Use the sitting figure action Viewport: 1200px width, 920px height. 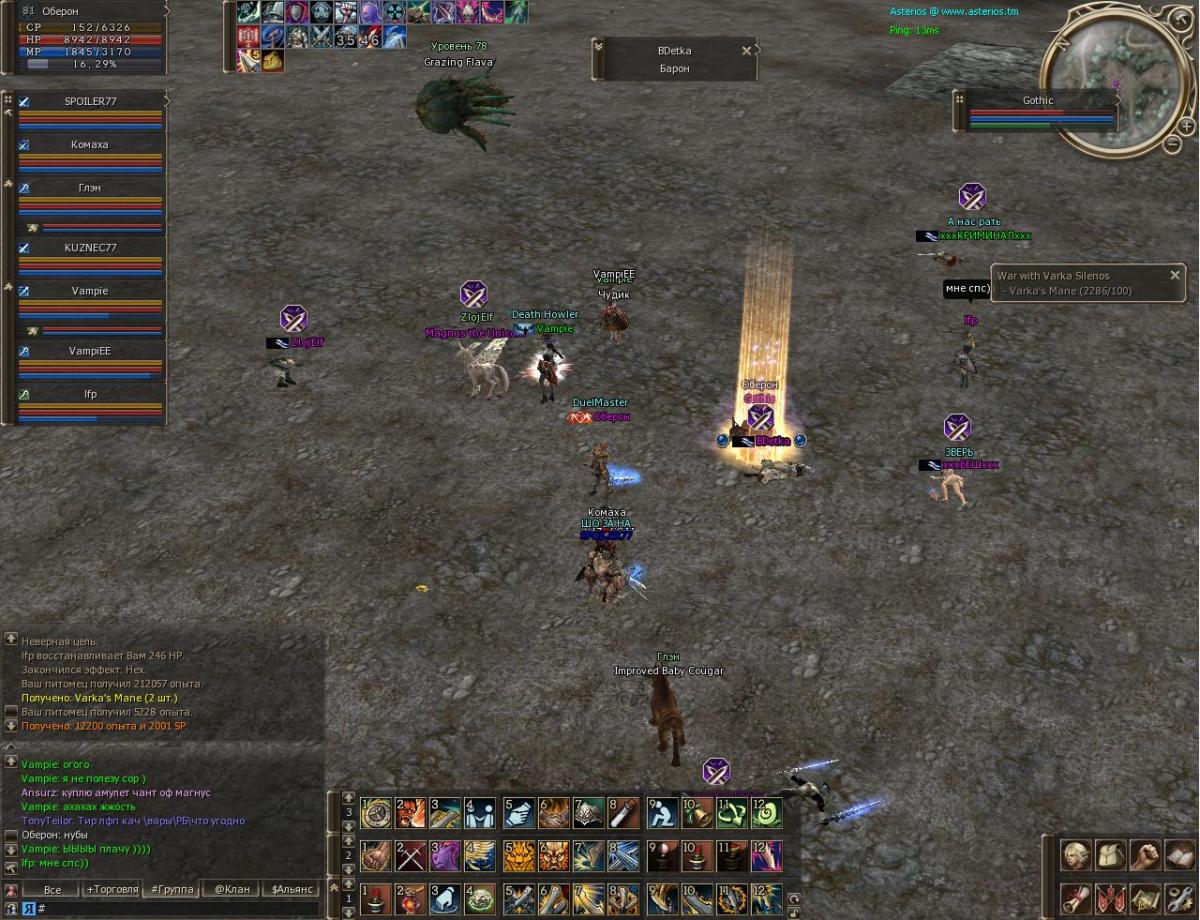[662, 814]
